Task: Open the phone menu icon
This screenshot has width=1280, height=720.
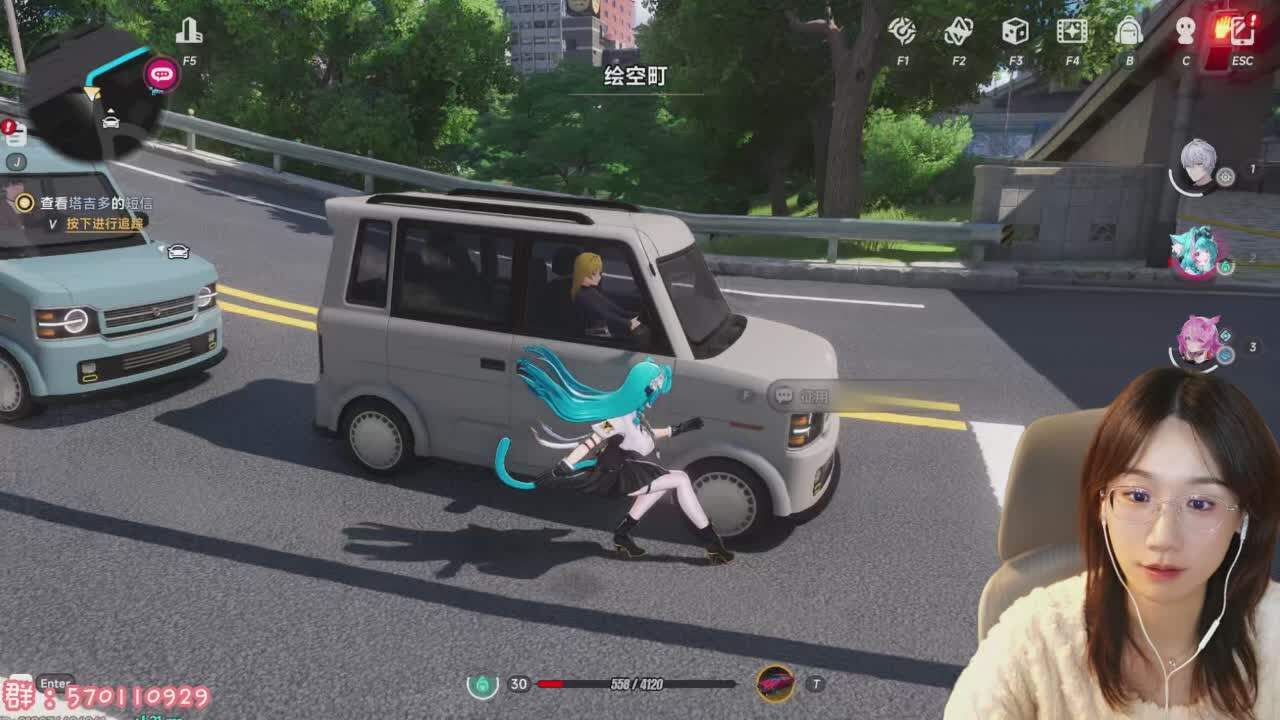Action: pos(1242,31)
